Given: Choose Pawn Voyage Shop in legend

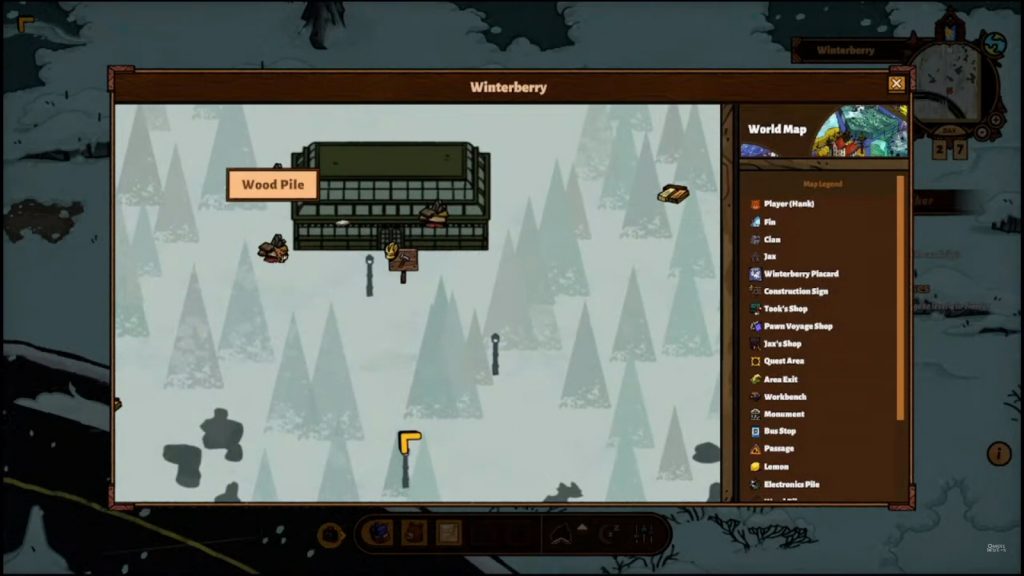Looking at the screenshot, I should [x=797, y=326].
